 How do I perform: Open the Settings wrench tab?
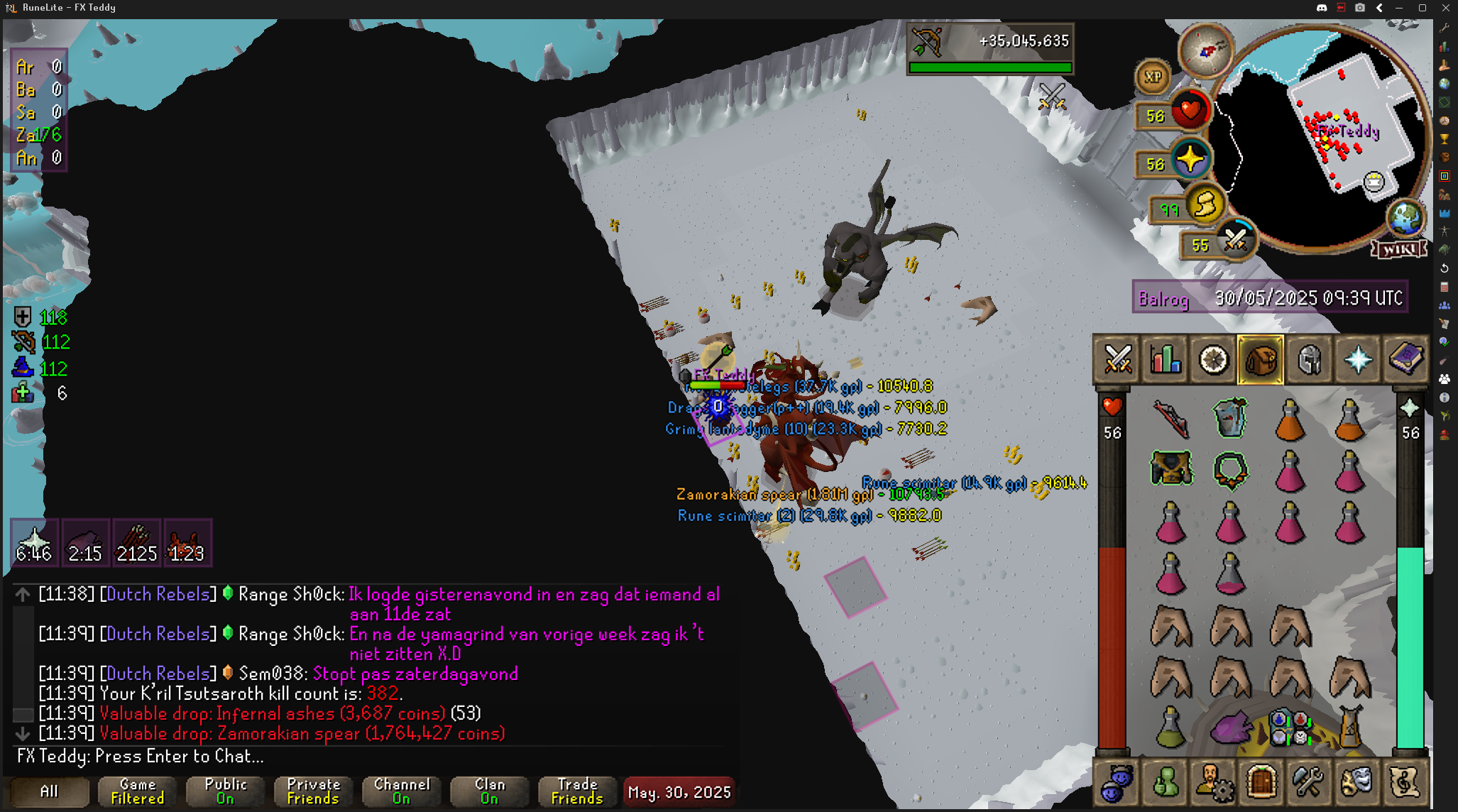point(1308,782)
